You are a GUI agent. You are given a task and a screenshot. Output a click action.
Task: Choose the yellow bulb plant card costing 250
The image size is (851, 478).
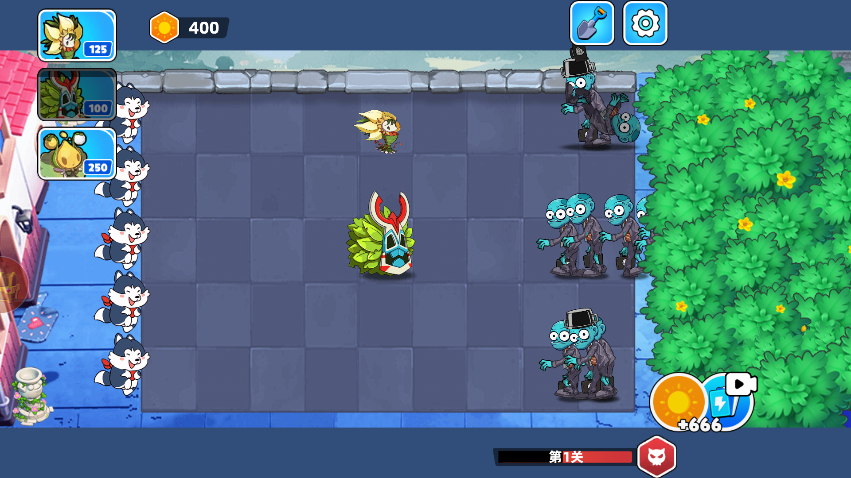click(x=77, y=153)
